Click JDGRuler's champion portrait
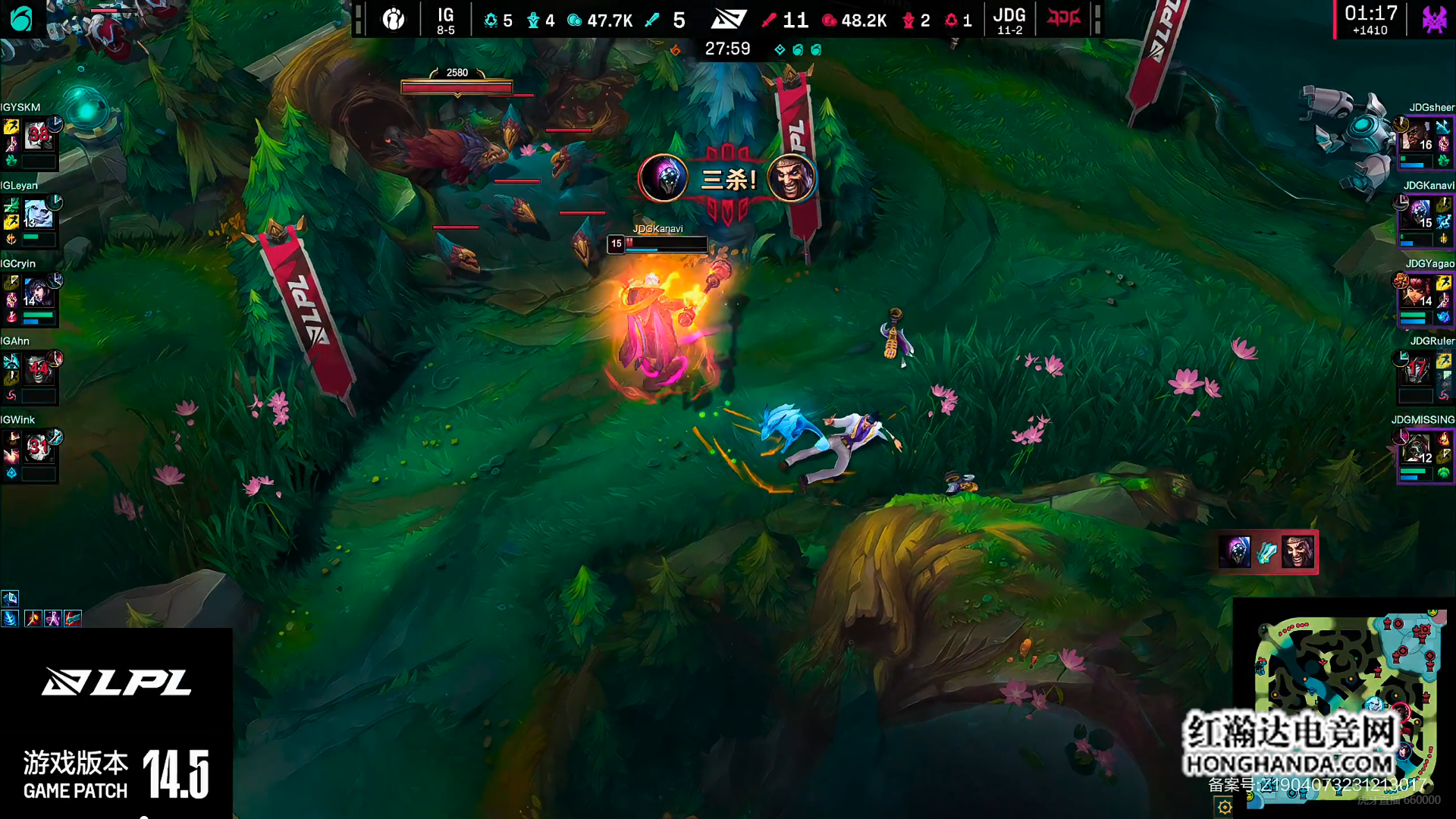The height and width of the screenshot is (819, 1456). [1415, 371]
